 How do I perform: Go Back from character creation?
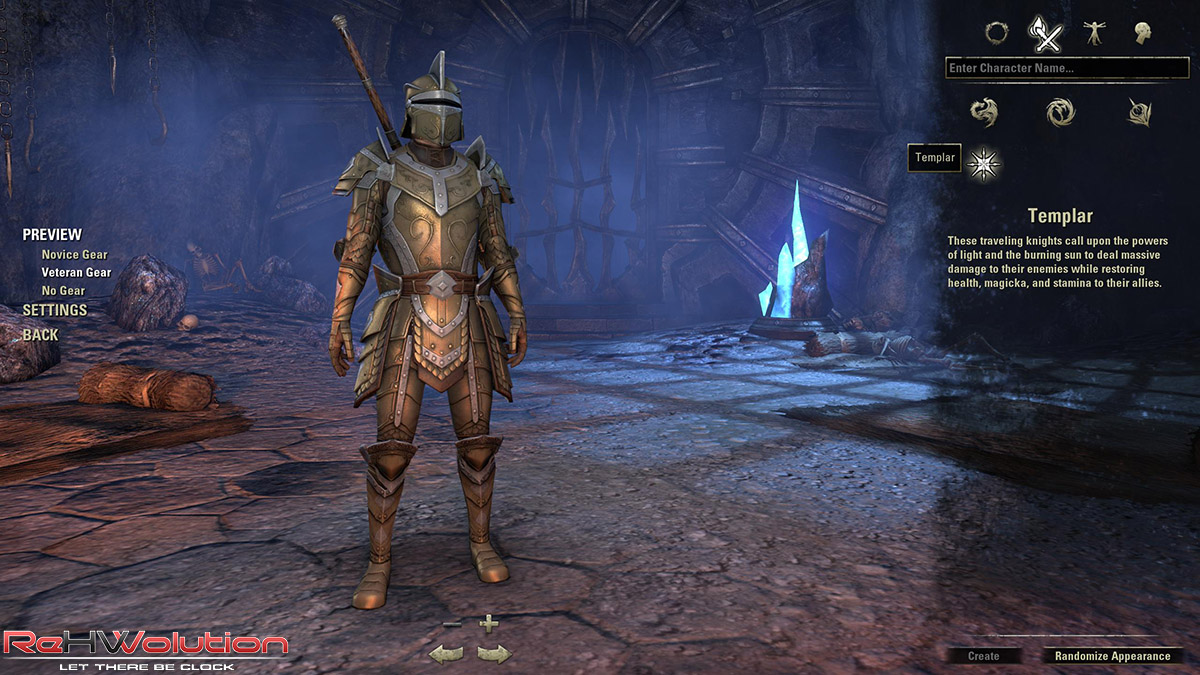click(x=41, y=335)
